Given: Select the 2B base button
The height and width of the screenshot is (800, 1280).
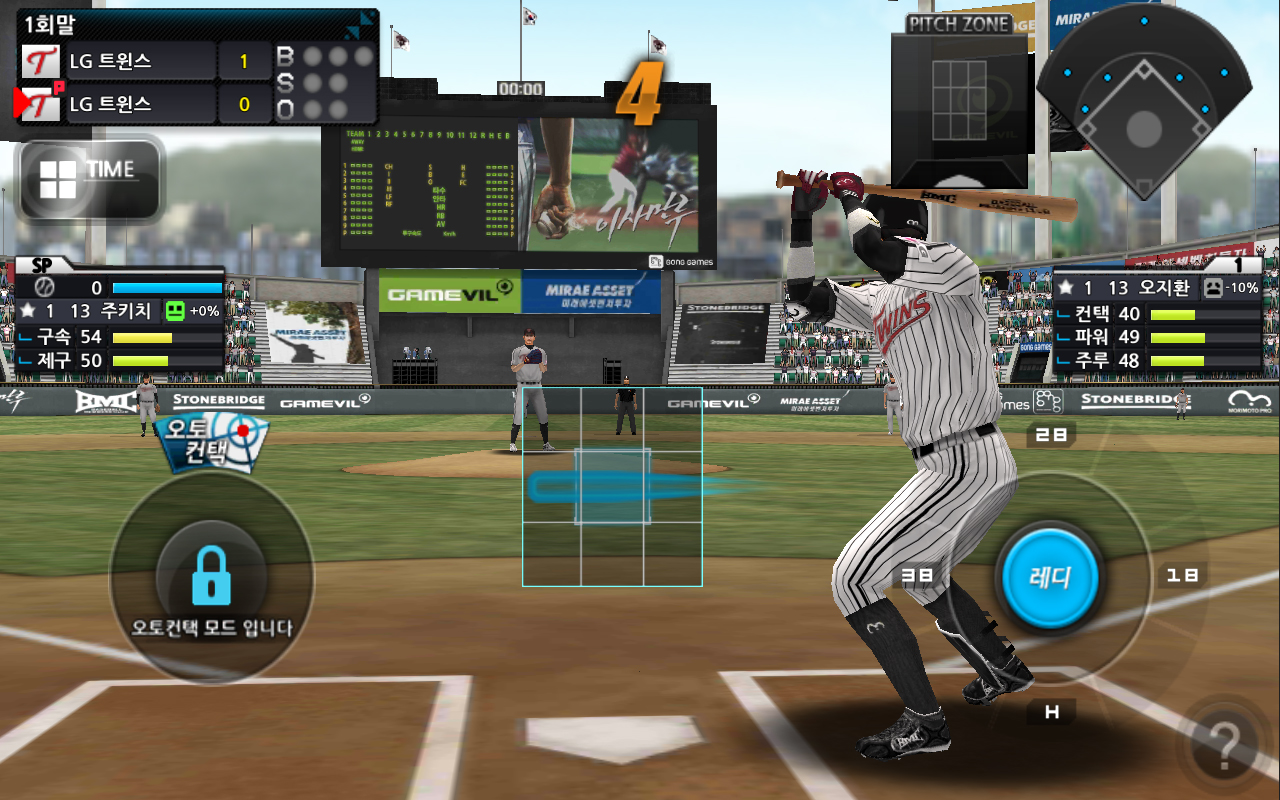Looking at the screenshot, I should click(x=1051, y=435).
